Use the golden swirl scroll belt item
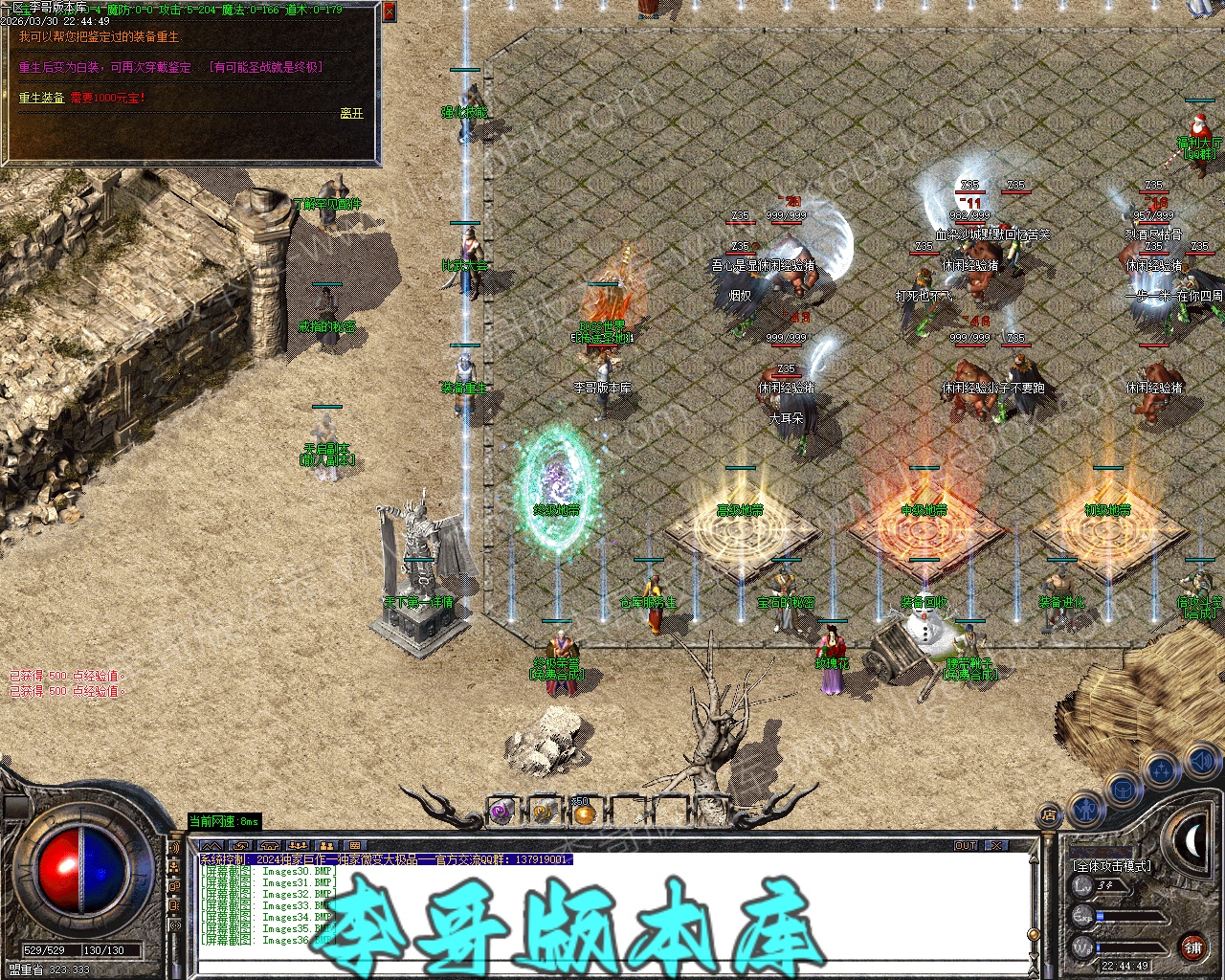Screen dimensions: 1225x980 click(x=543, y=813)
